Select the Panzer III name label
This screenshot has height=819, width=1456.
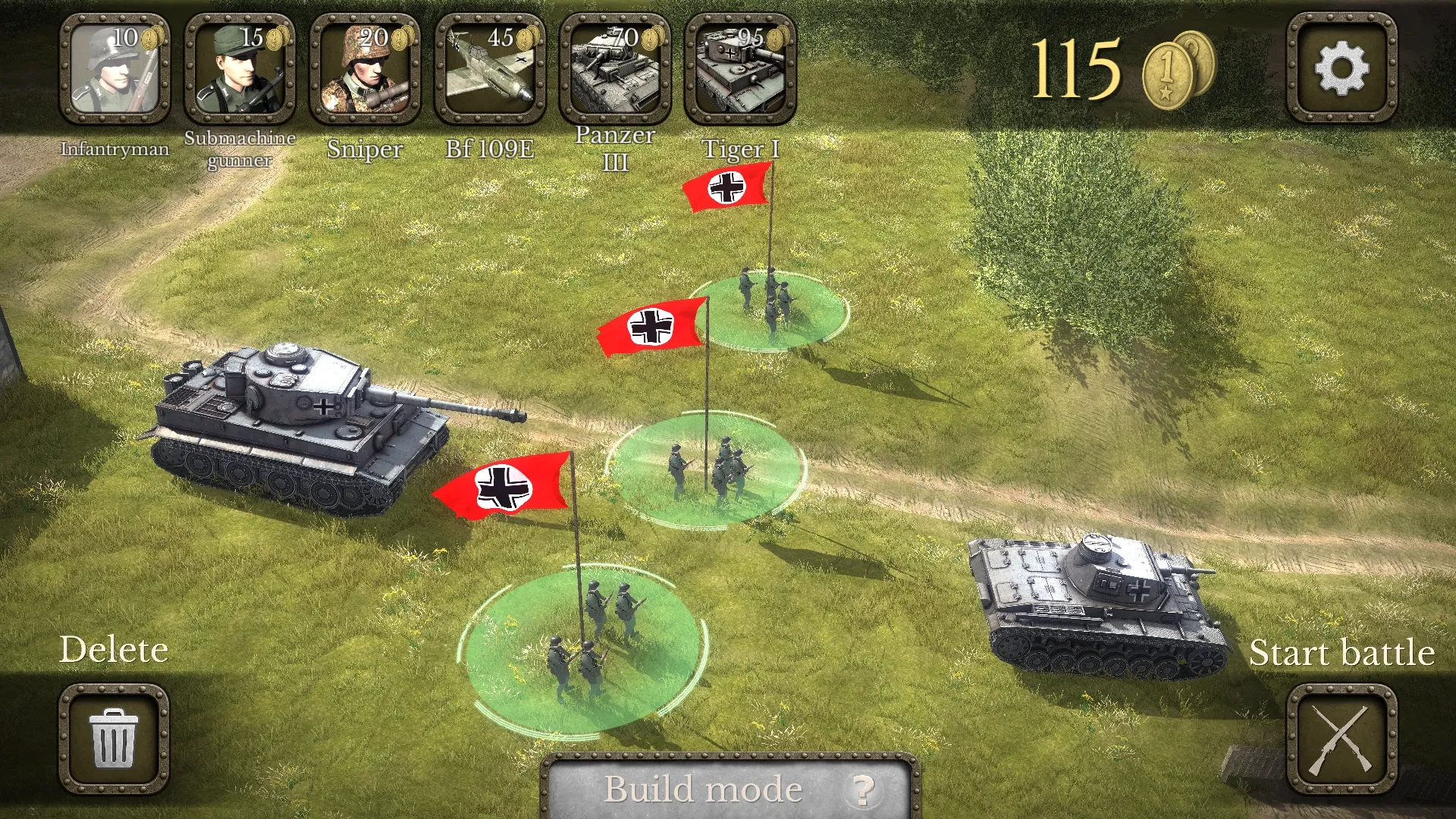(614, 146)
